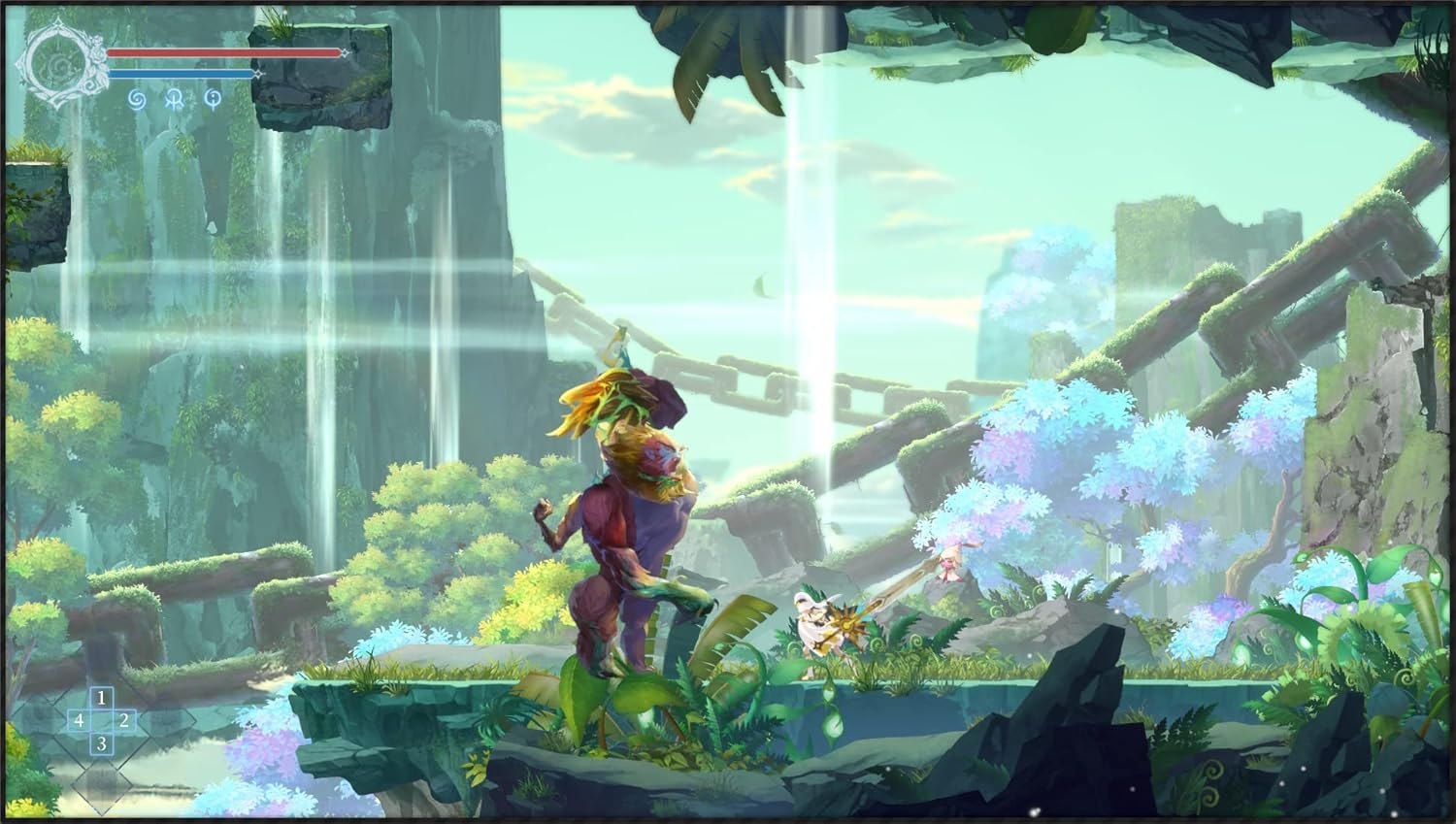Image resolution: width=1456 pixels, height=824 pixels.
Task: Toggle the center diamond of the ability cross
Action: pyautogui.click(x=102, y=721)
